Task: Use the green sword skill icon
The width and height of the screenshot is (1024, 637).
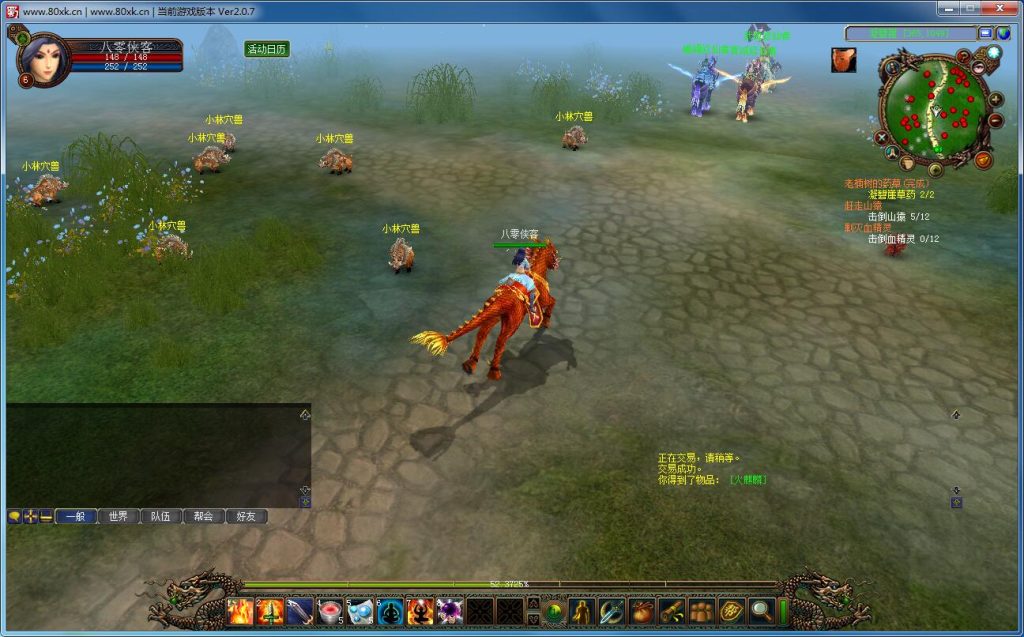Action: (x=270, y=611)
